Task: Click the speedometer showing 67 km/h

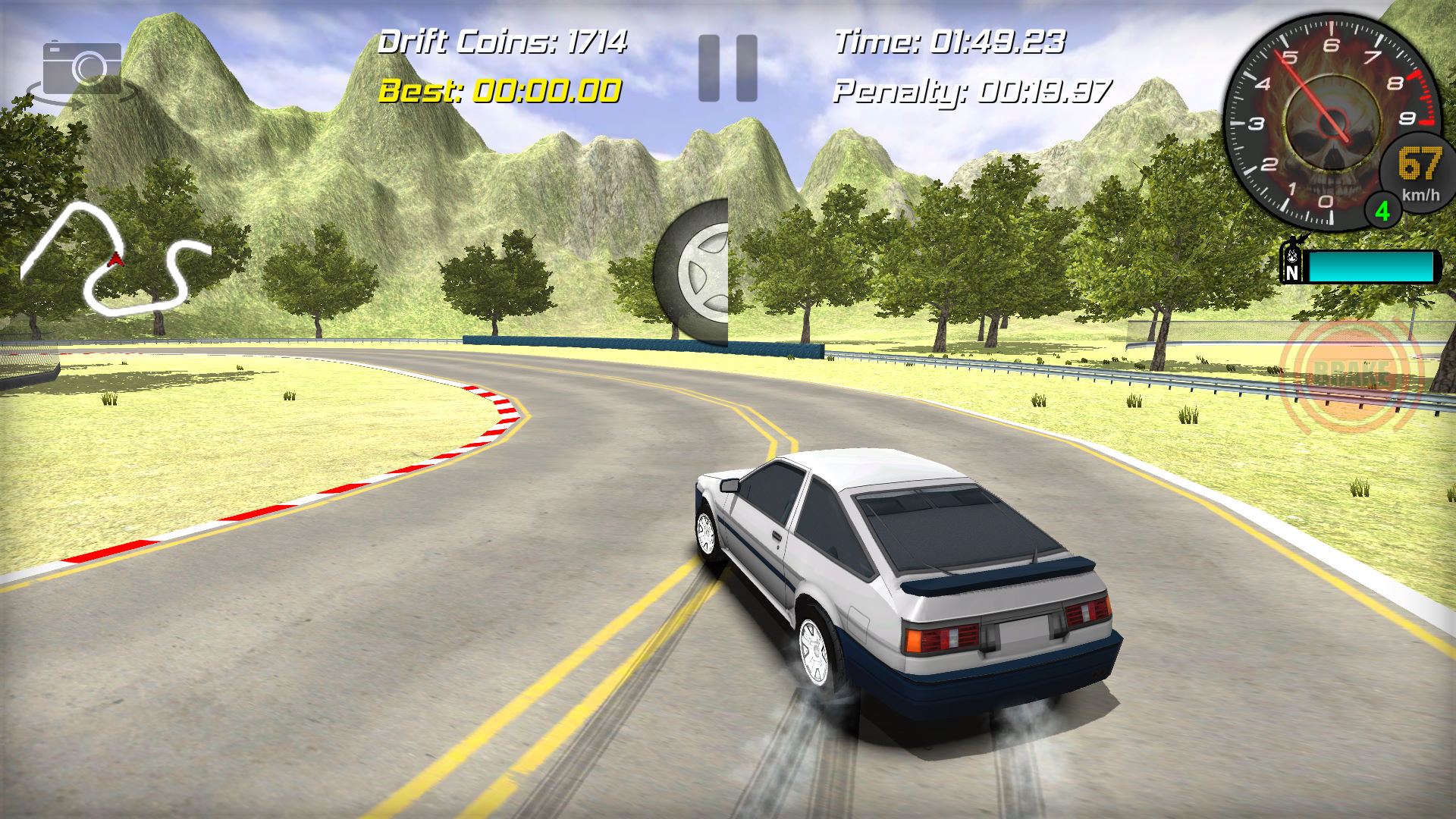Action: 1417,171
